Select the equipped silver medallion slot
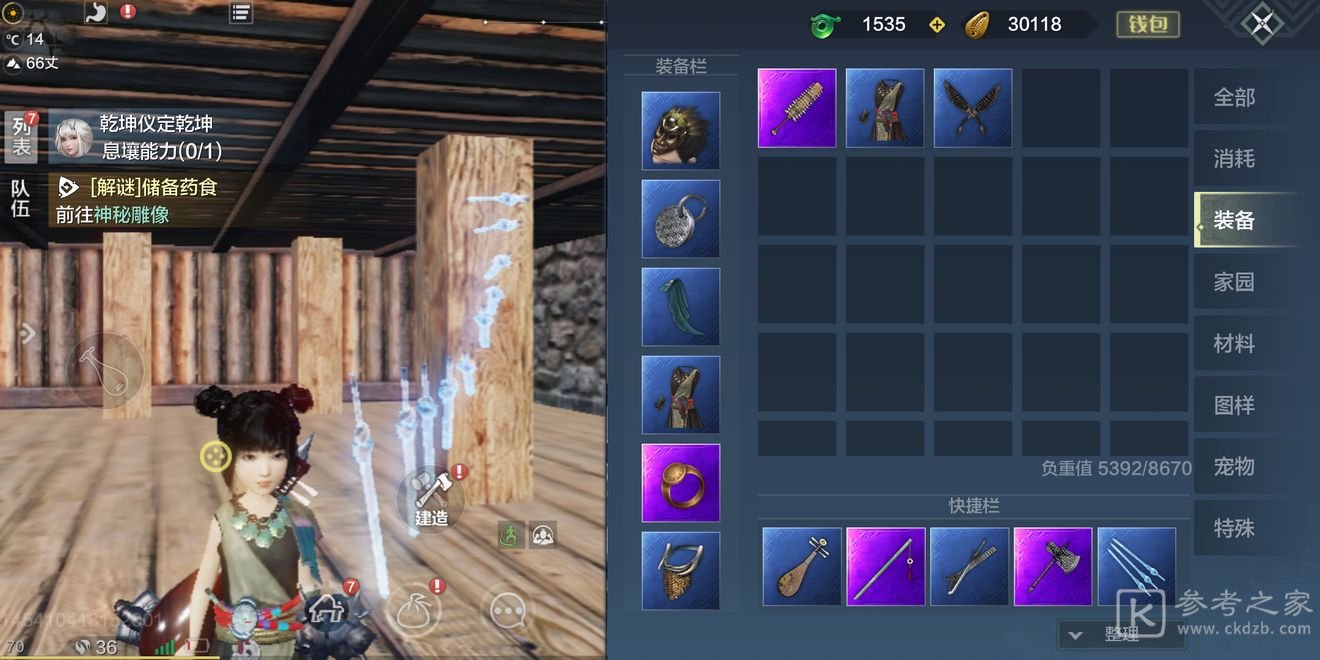The width and height of the screenshot is (1320, 660). click(x=681, y=219)
